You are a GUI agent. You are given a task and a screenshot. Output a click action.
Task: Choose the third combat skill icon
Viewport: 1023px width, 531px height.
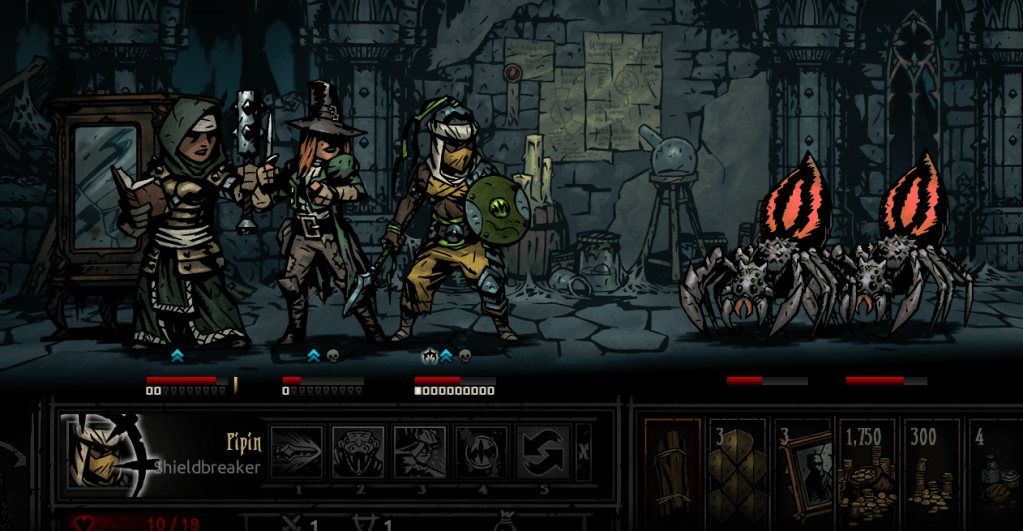tap(420, 452)
